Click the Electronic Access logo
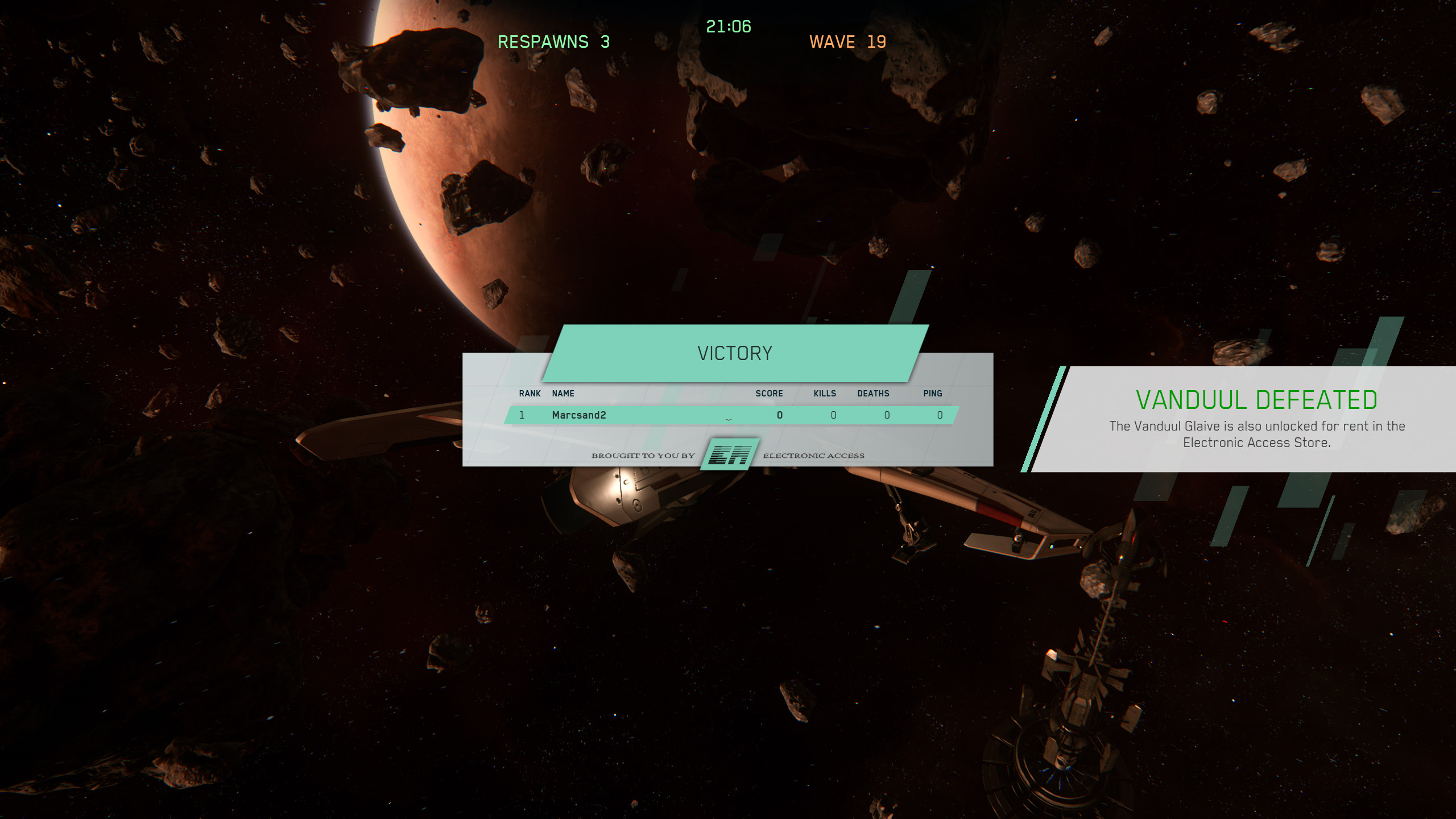 pyautogui.click(x=730, y=454)
